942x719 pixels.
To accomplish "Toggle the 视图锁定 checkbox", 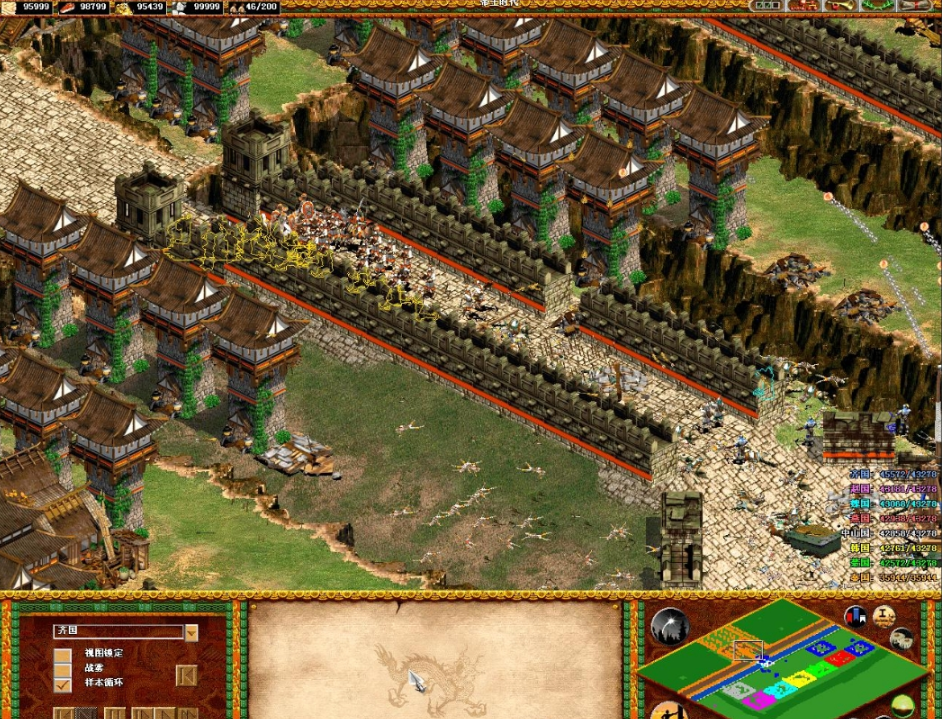I will (63, 655).
